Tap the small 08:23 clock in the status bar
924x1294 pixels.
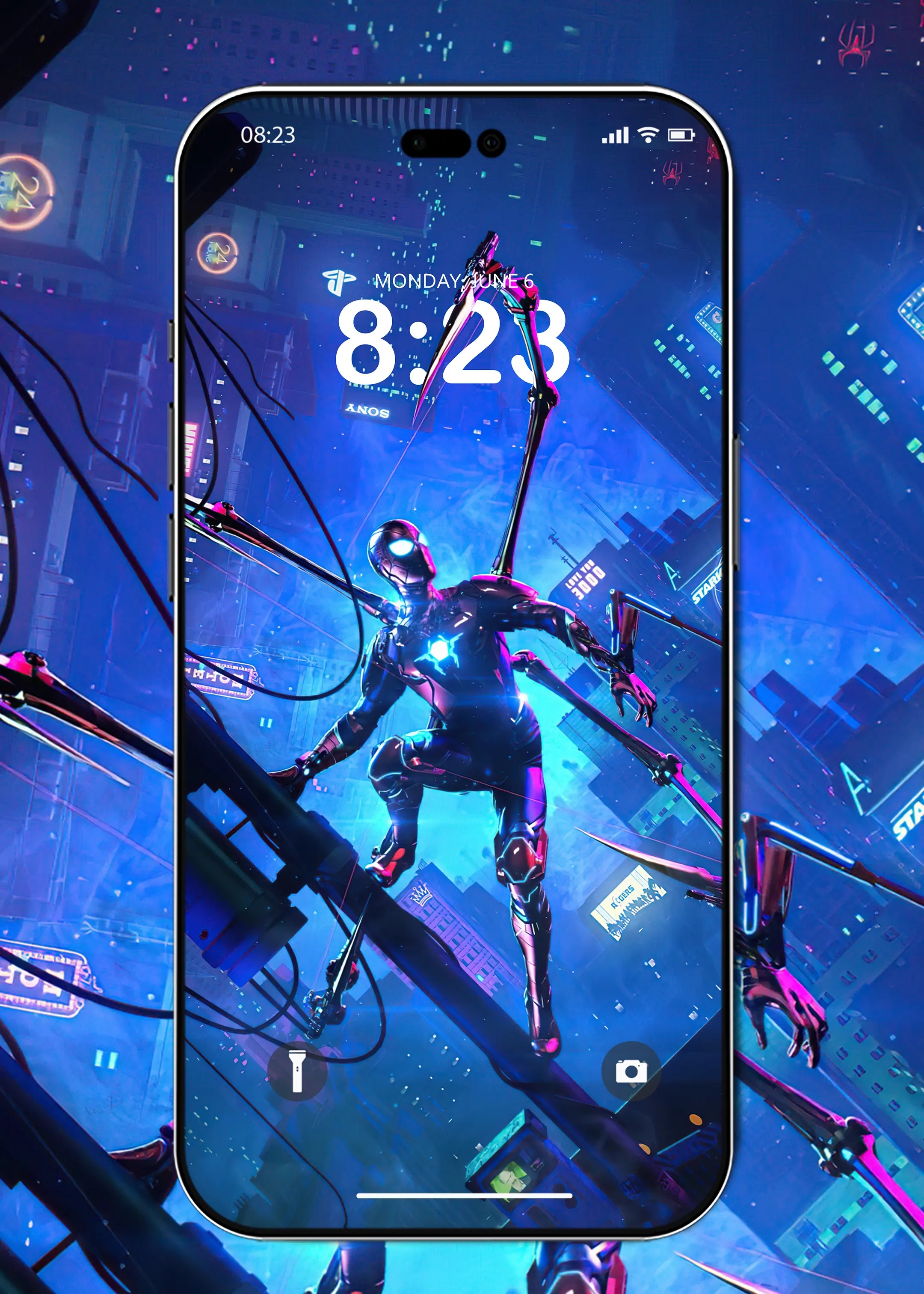point(269,135)
